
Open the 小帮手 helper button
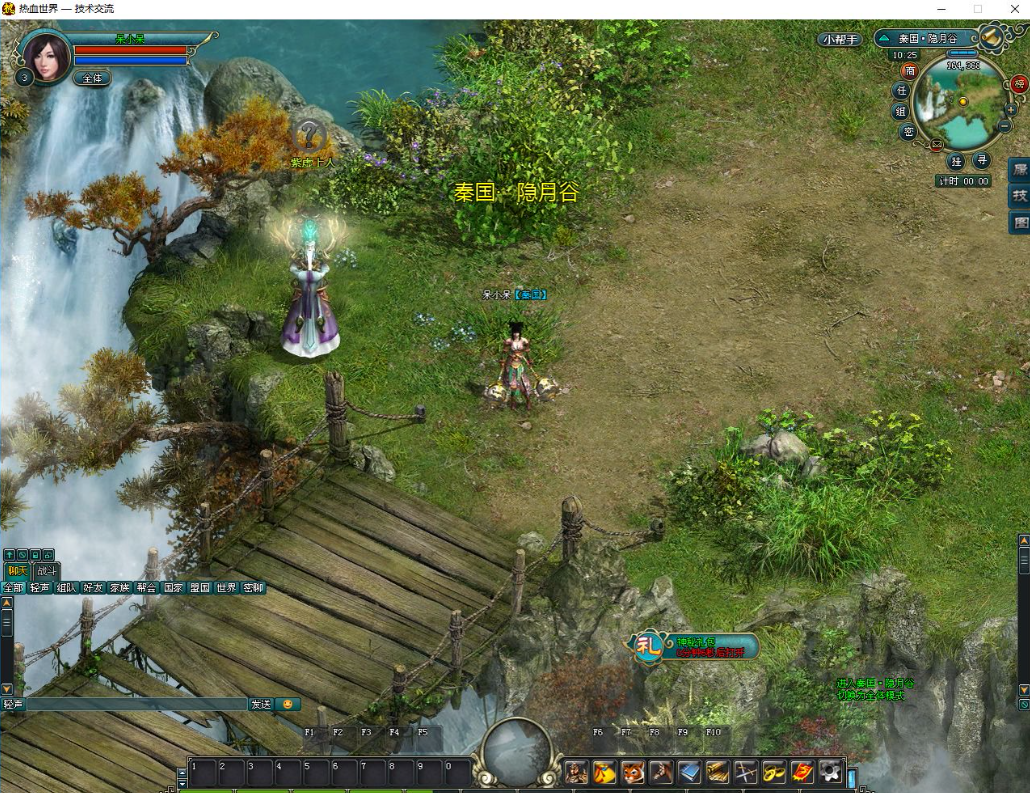pyautogui.click(x=838, y=39)
